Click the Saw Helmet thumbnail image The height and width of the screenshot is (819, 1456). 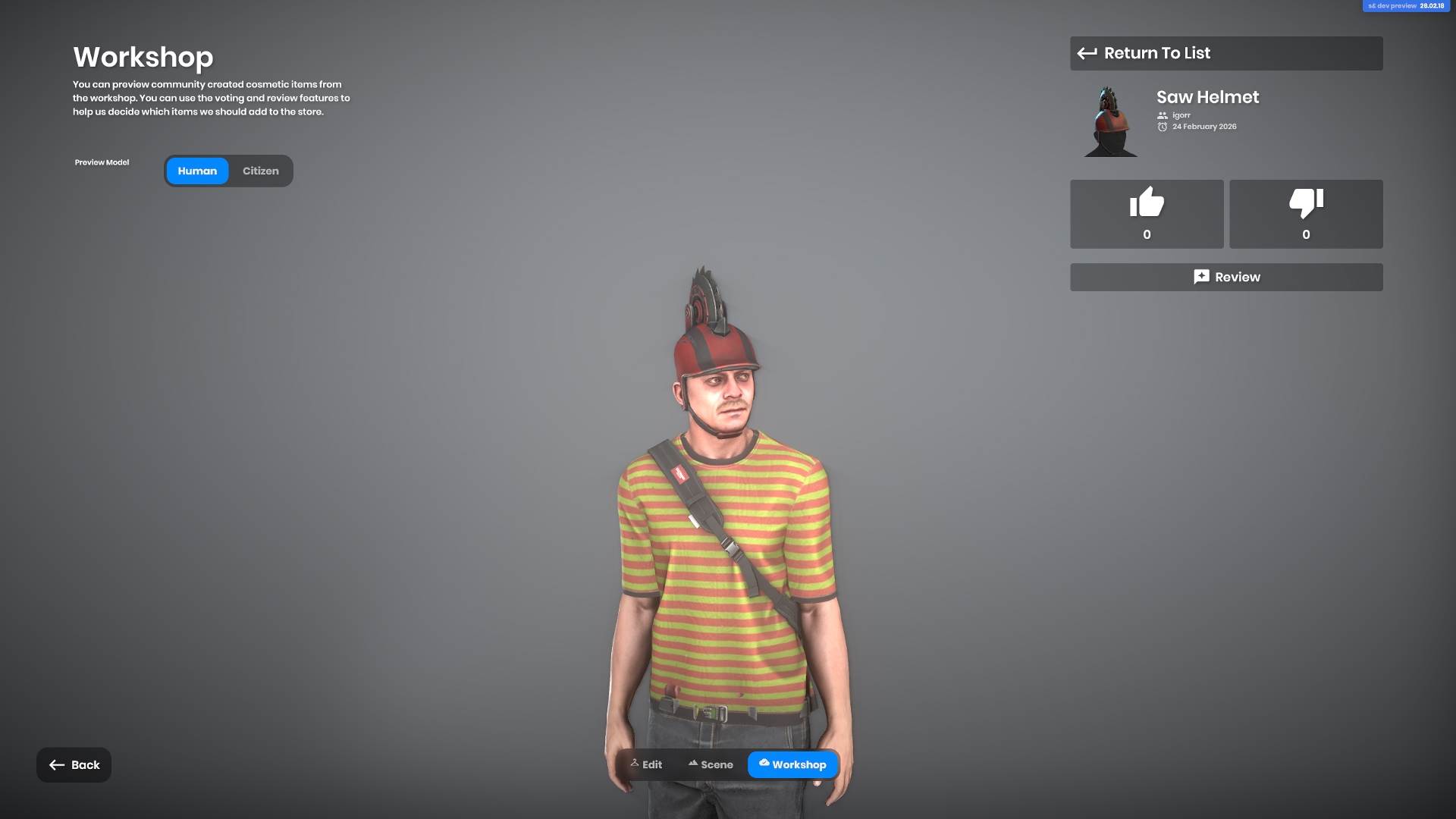click(x=1109, y=122)
